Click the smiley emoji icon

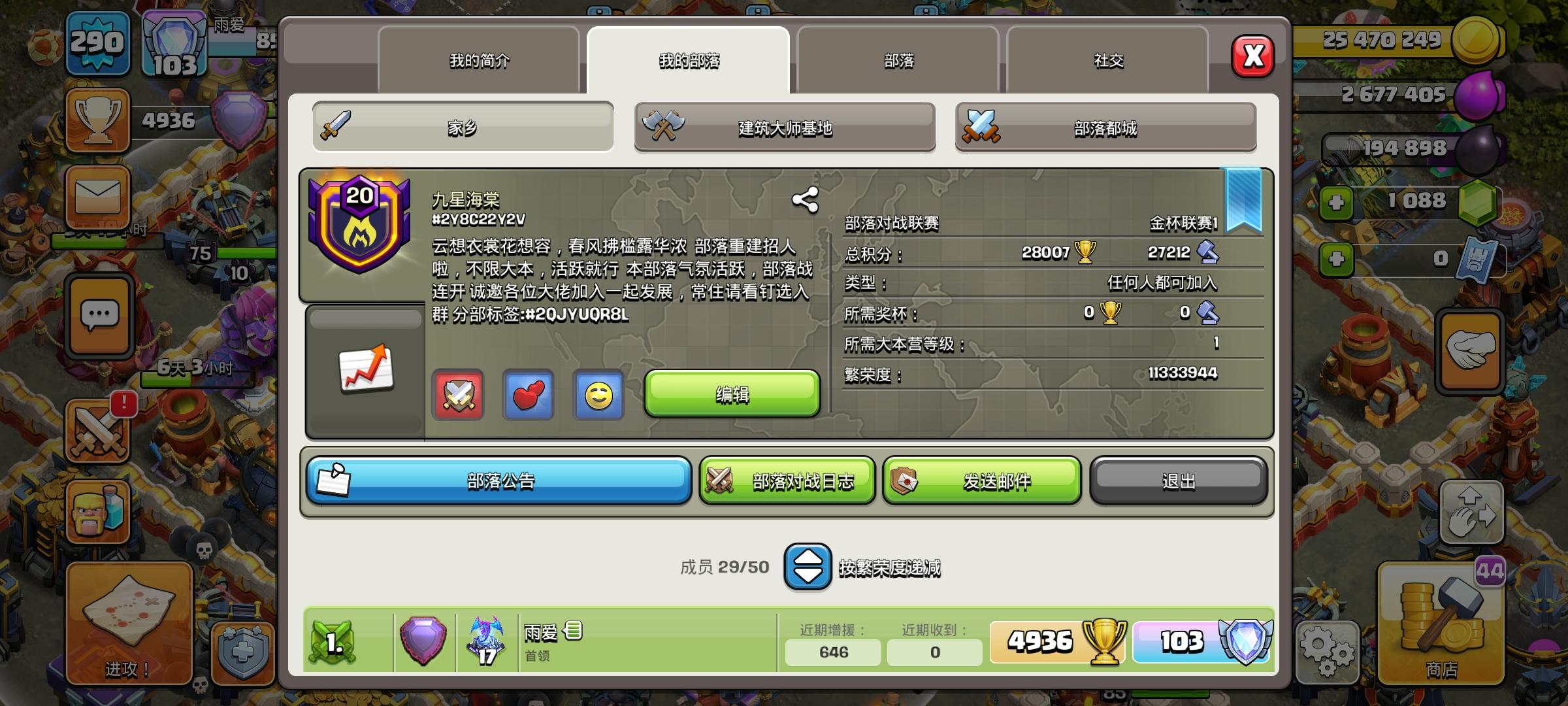[x=597, y=395]
